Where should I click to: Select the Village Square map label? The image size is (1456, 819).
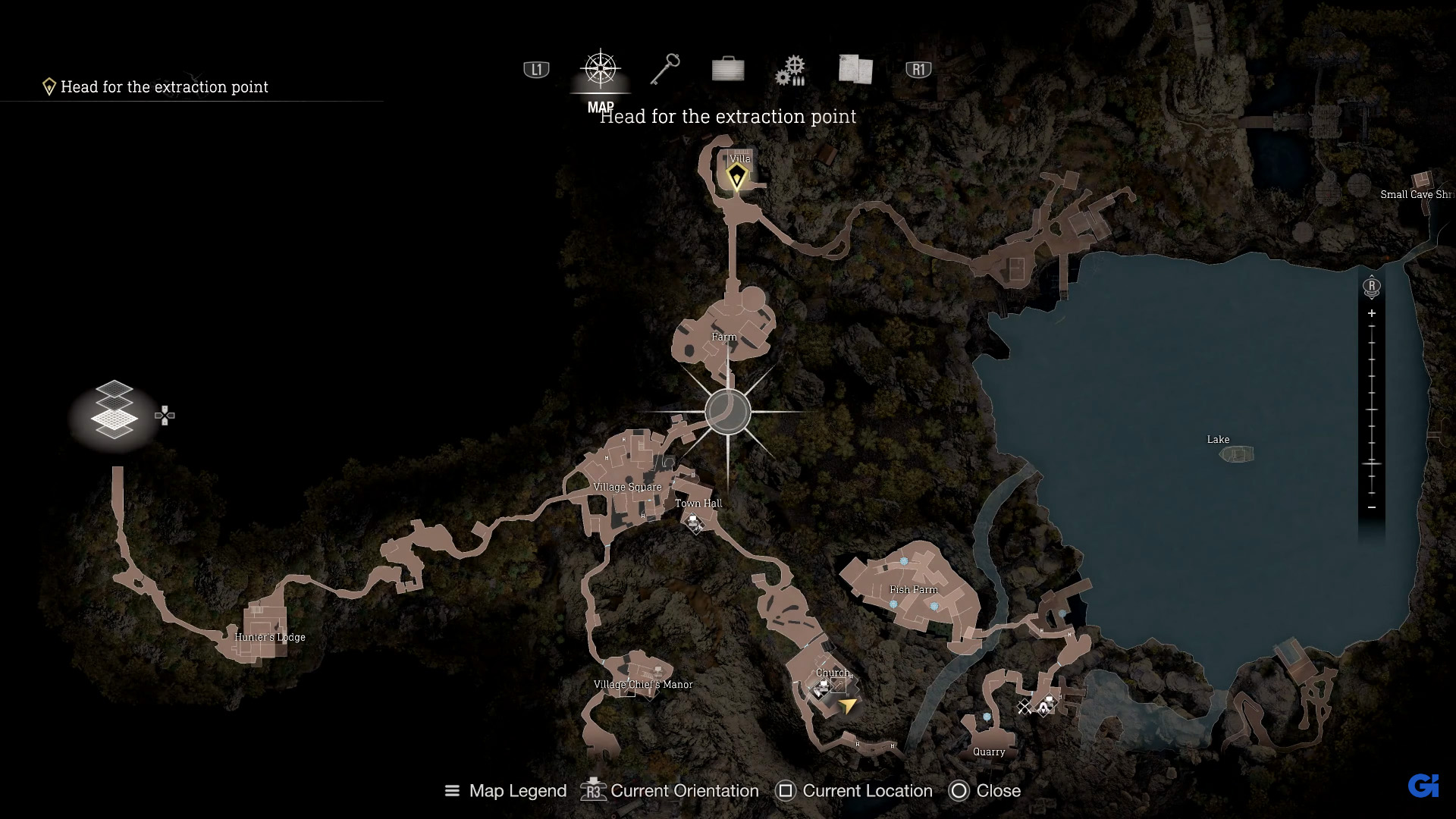(627, 487)
